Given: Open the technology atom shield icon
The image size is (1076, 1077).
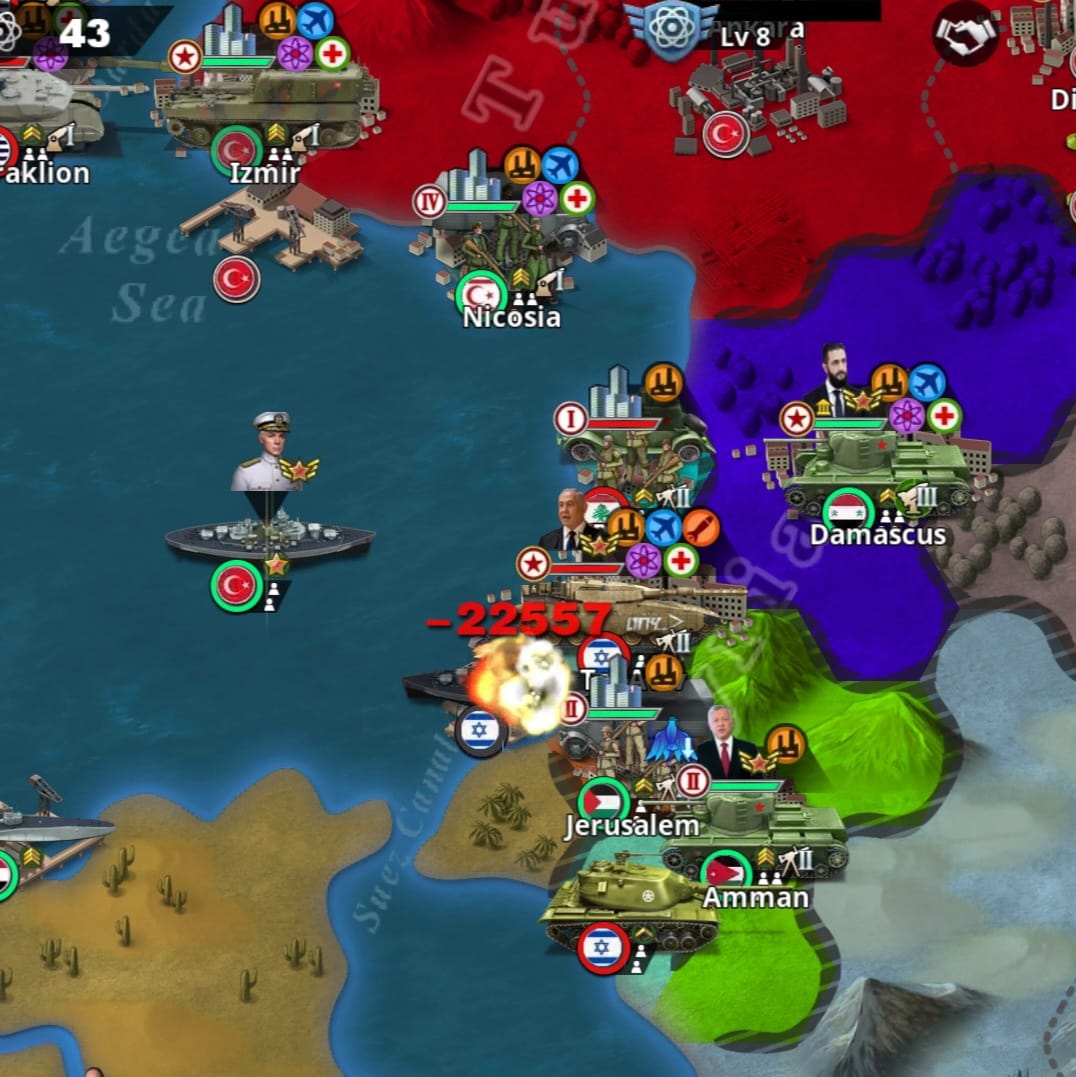Looking at the screenshot, I should click(671, 27).
